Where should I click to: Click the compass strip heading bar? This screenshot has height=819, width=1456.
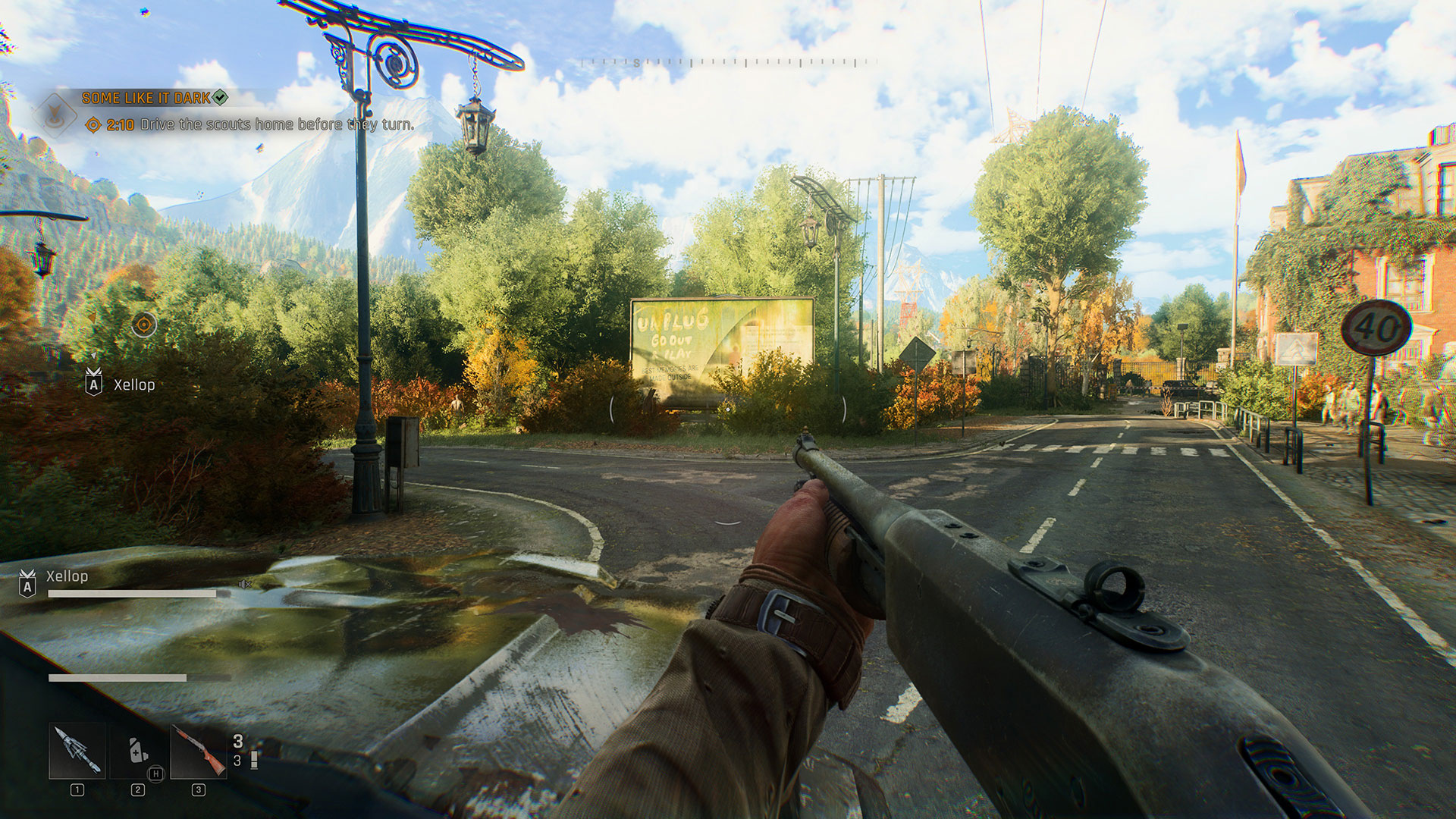click(x=728, y=63)
